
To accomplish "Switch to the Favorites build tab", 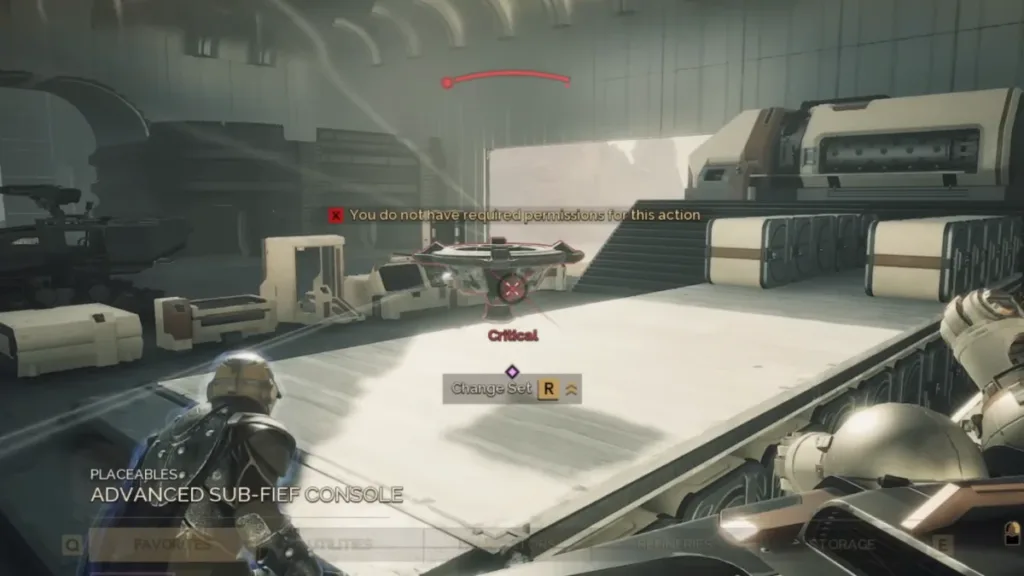I will point(173,545).
